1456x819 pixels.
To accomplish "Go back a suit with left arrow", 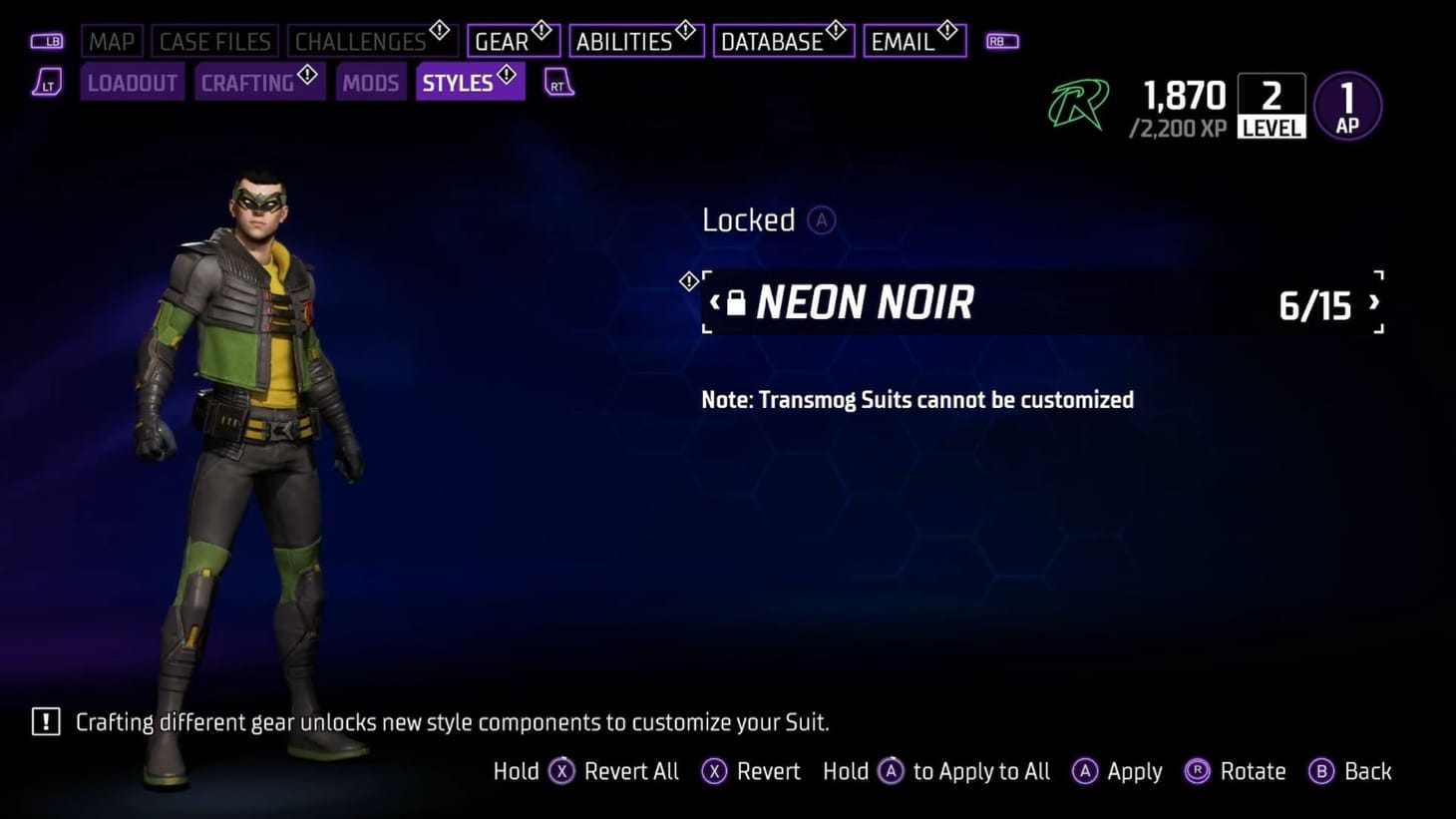I will point(714,301).
